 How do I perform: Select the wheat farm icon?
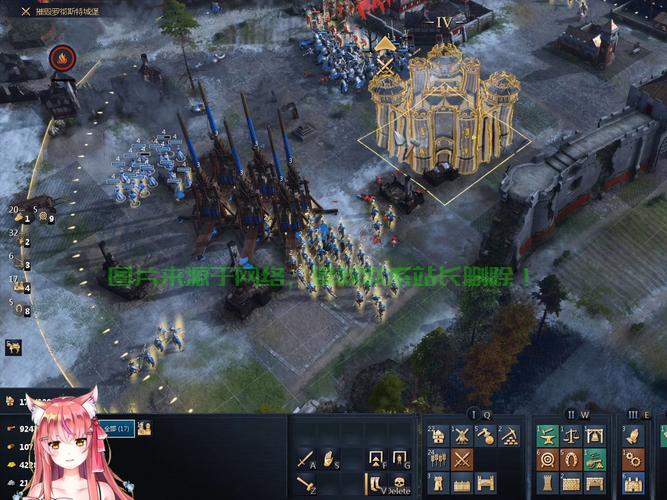(438, 460)
